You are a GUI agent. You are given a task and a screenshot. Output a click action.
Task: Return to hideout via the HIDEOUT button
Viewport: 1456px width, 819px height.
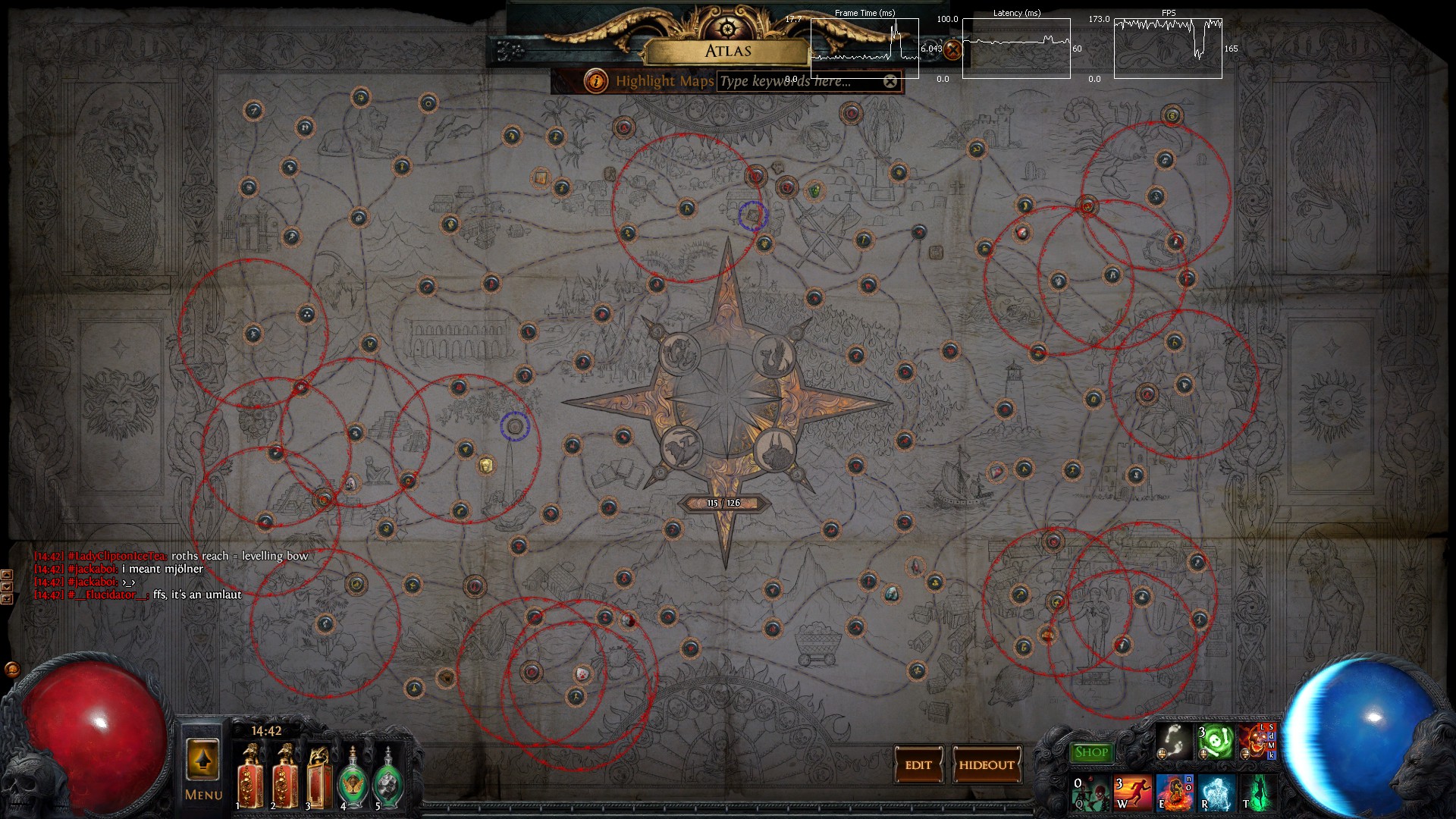click(987, 765)
